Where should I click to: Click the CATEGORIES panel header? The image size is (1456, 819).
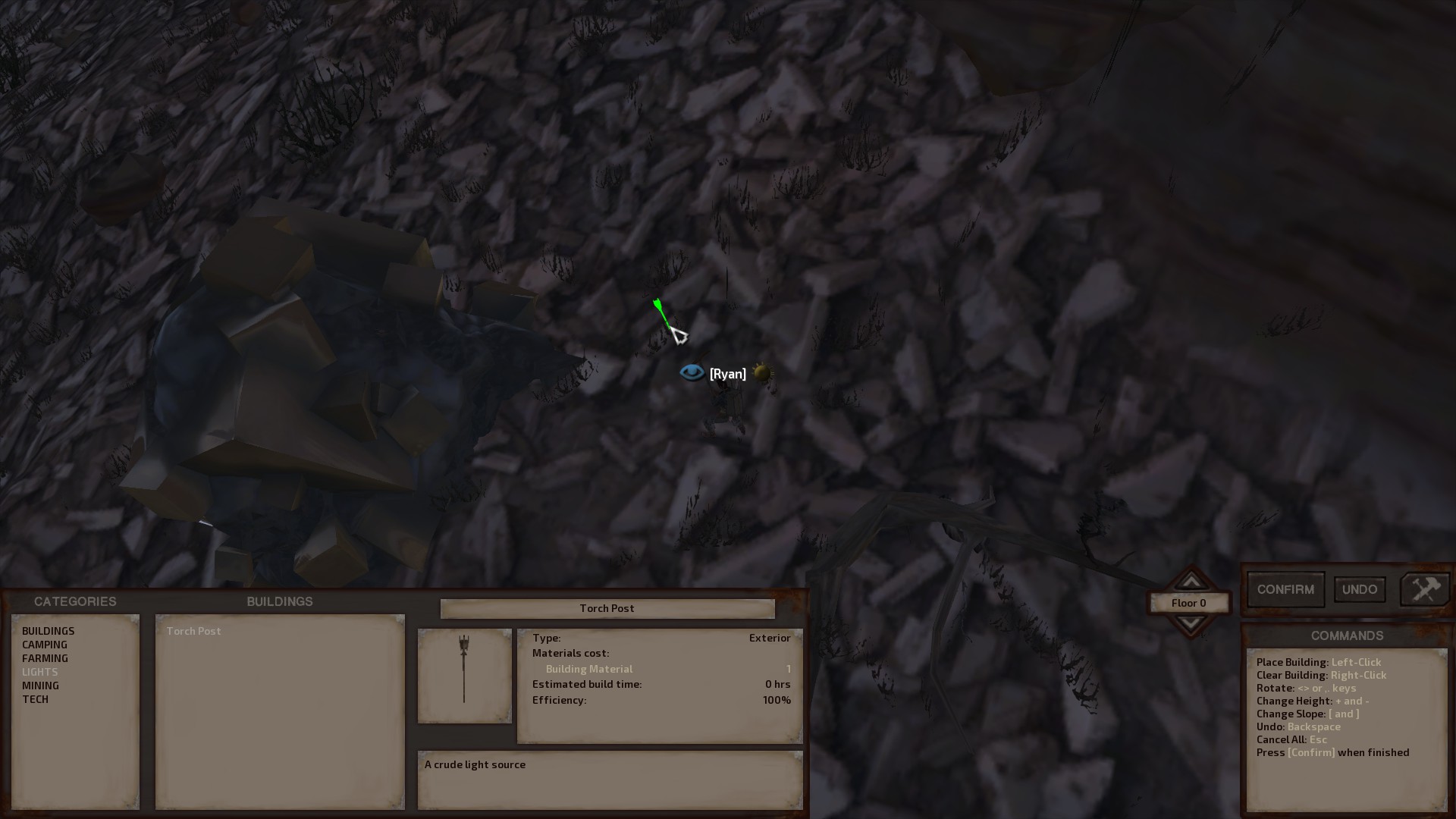[74, 601]
